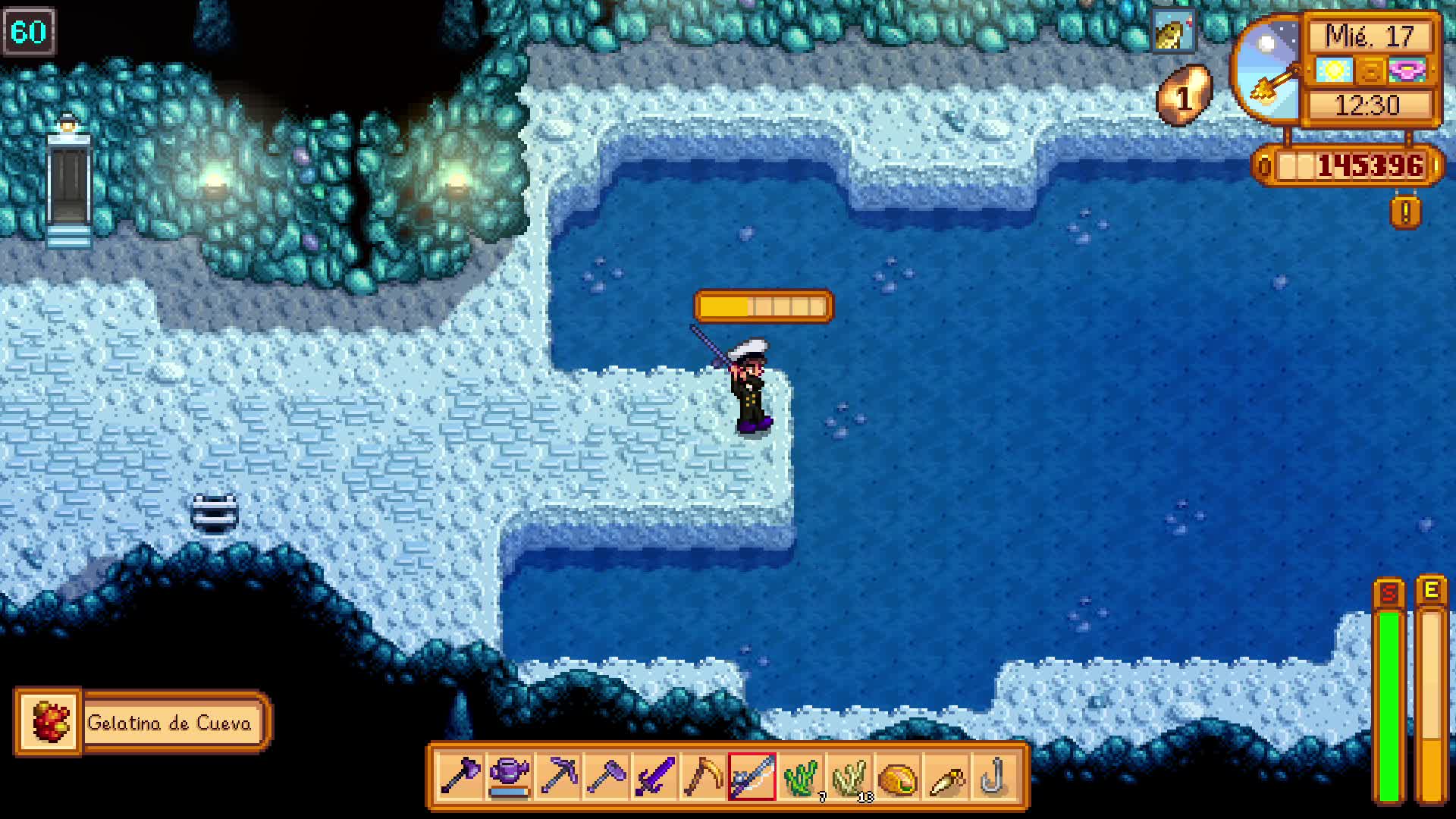Click the golden coin counter showing 1

click(x=1185, y=95)
